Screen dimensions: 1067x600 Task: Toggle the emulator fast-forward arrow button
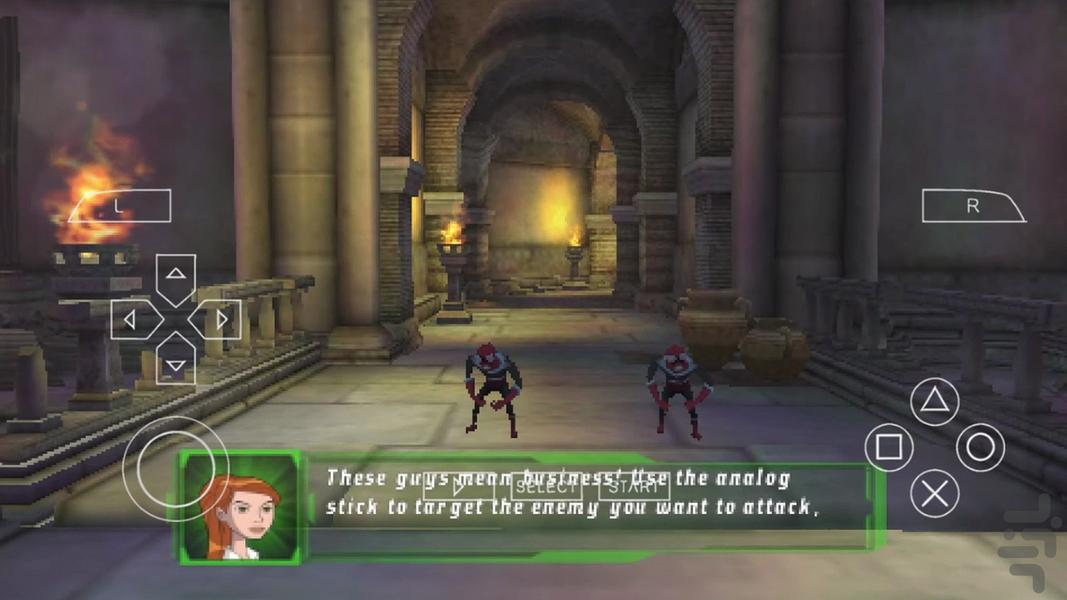(459, 488)
